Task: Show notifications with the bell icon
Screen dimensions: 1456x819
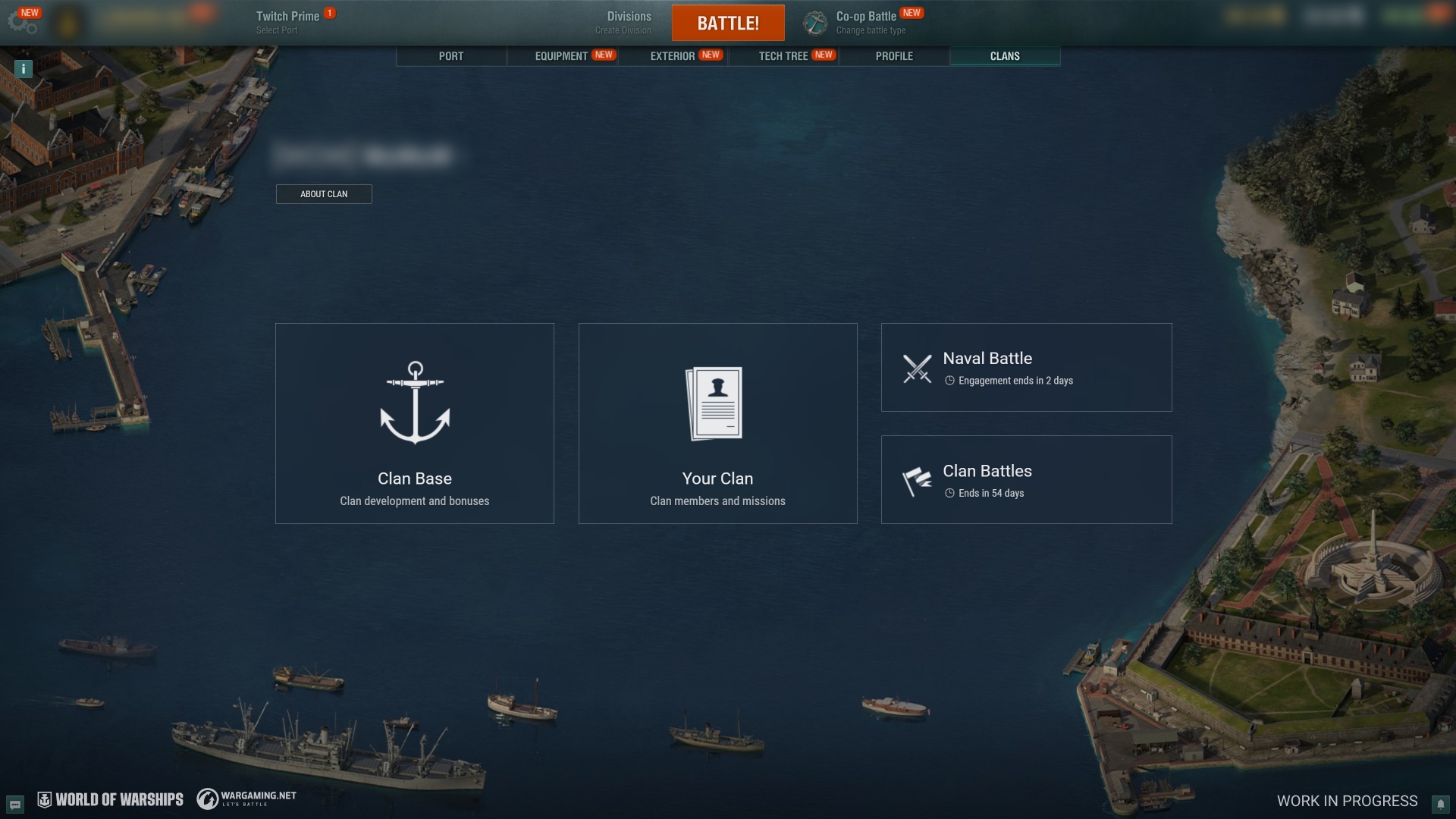Action: (1439, 804)
